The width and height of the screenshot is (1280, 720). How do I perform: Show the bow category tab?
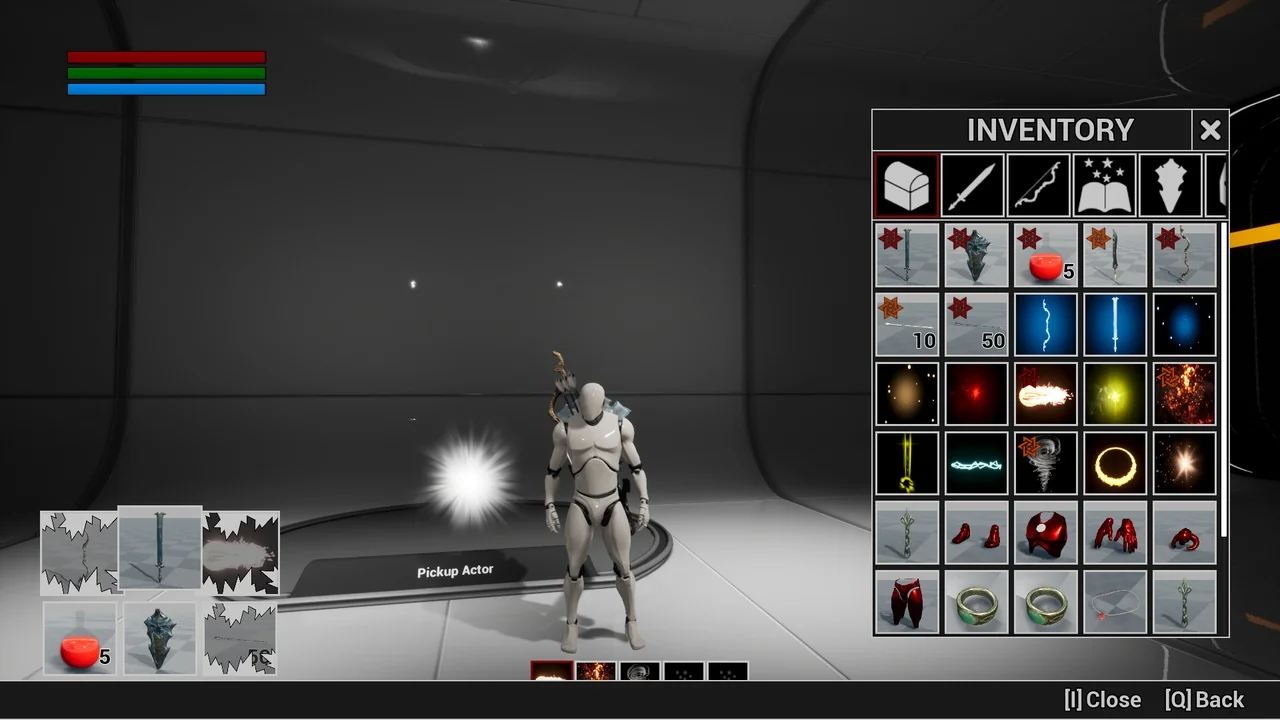(x=1039, y=185)
